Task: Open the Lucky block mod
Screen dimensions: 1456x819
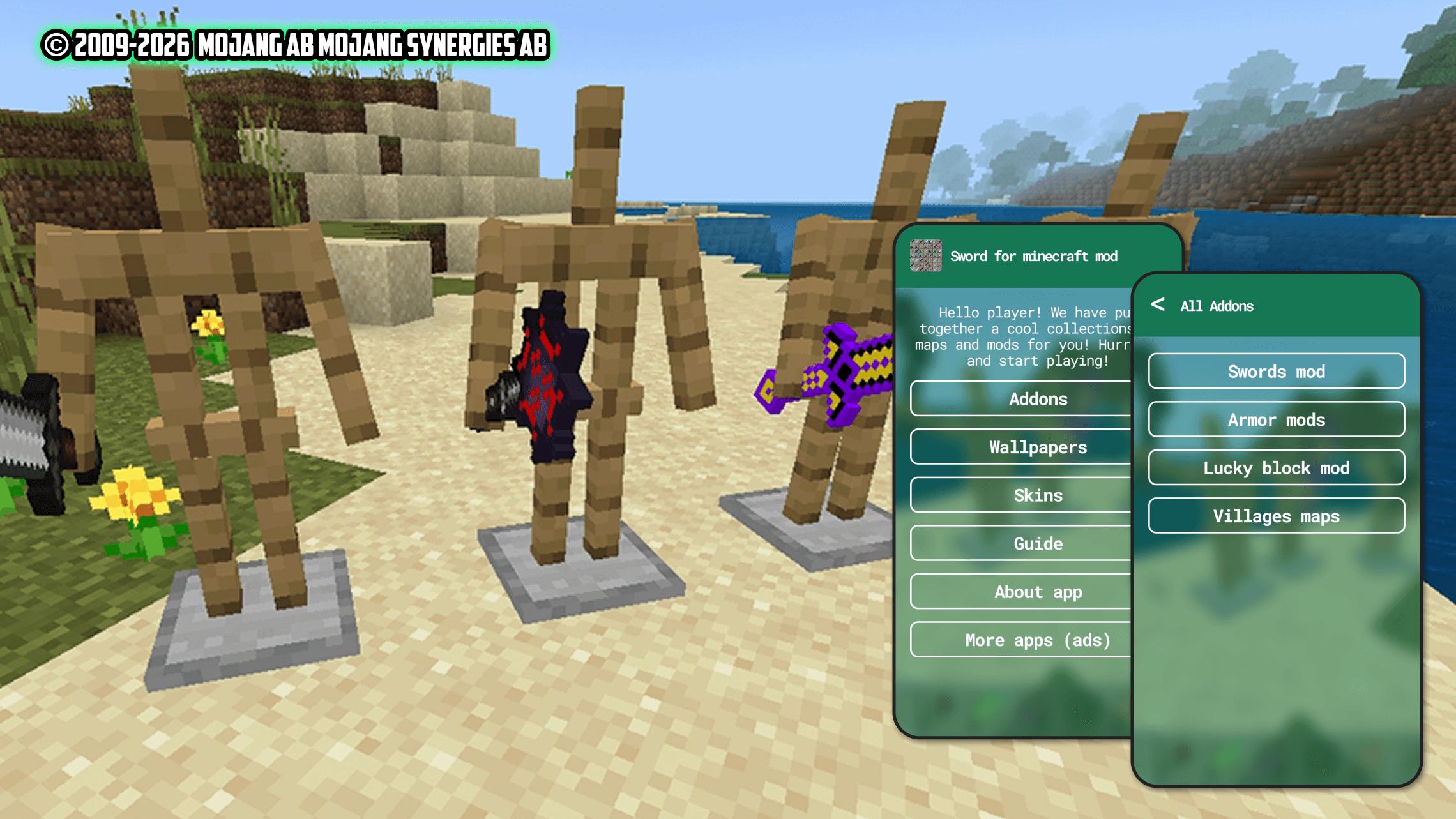Action: [1276, 468]
